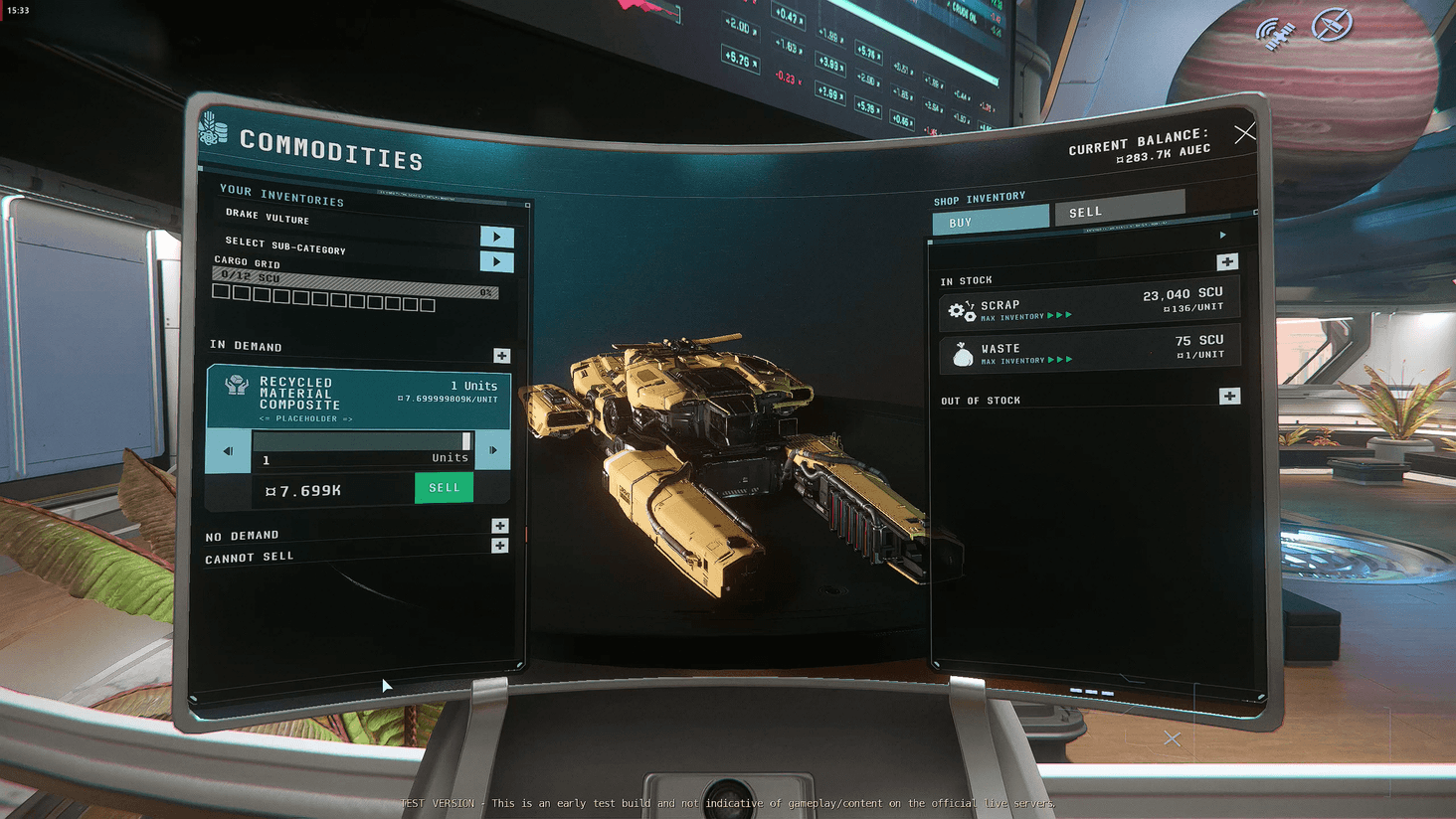Open the Select Sub-Category dropdown
Viewport: 1456px width, 819px height.
496,261
